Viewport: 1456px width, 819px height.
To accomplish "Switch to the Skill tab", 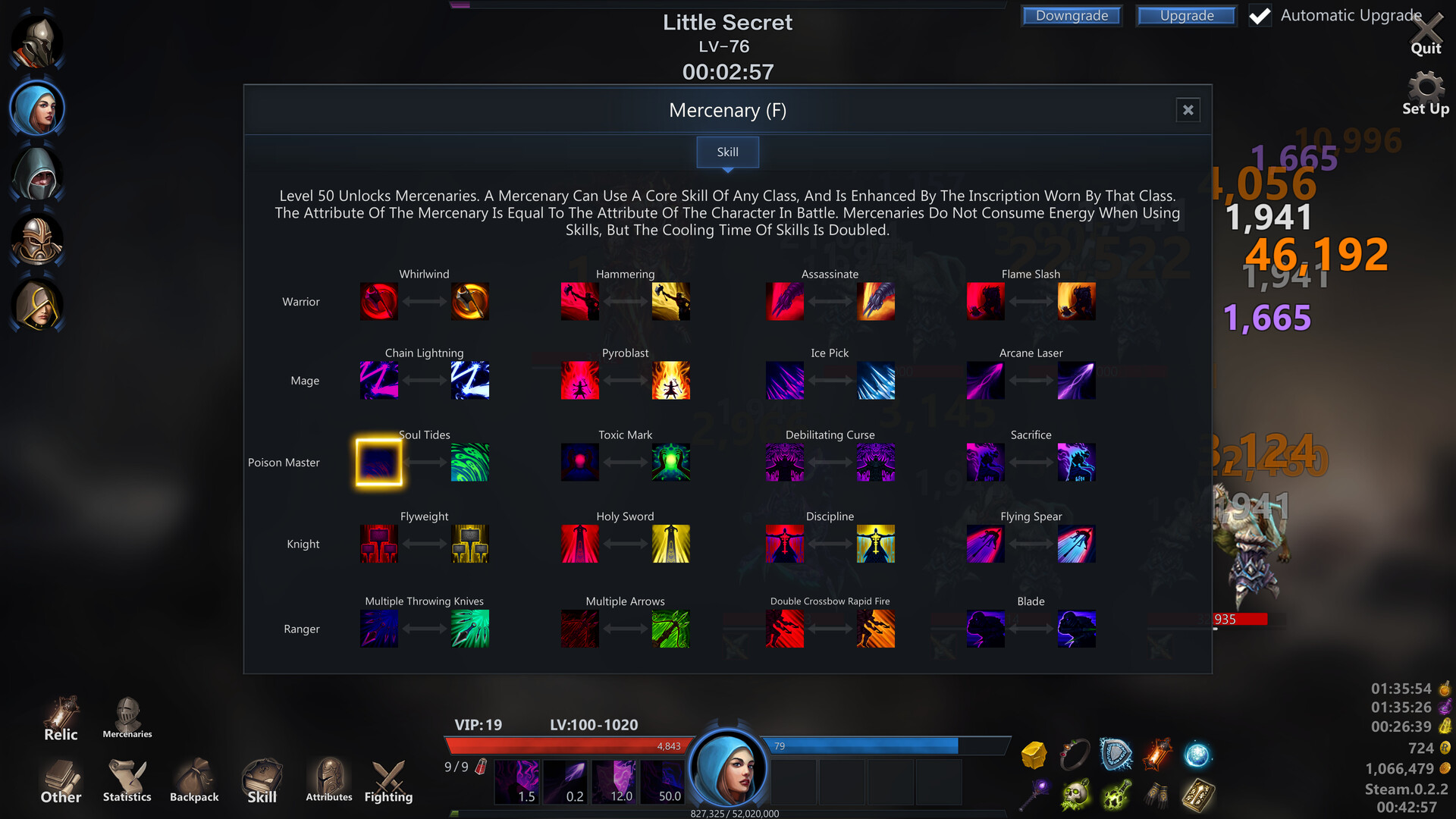I will (727, 152).
